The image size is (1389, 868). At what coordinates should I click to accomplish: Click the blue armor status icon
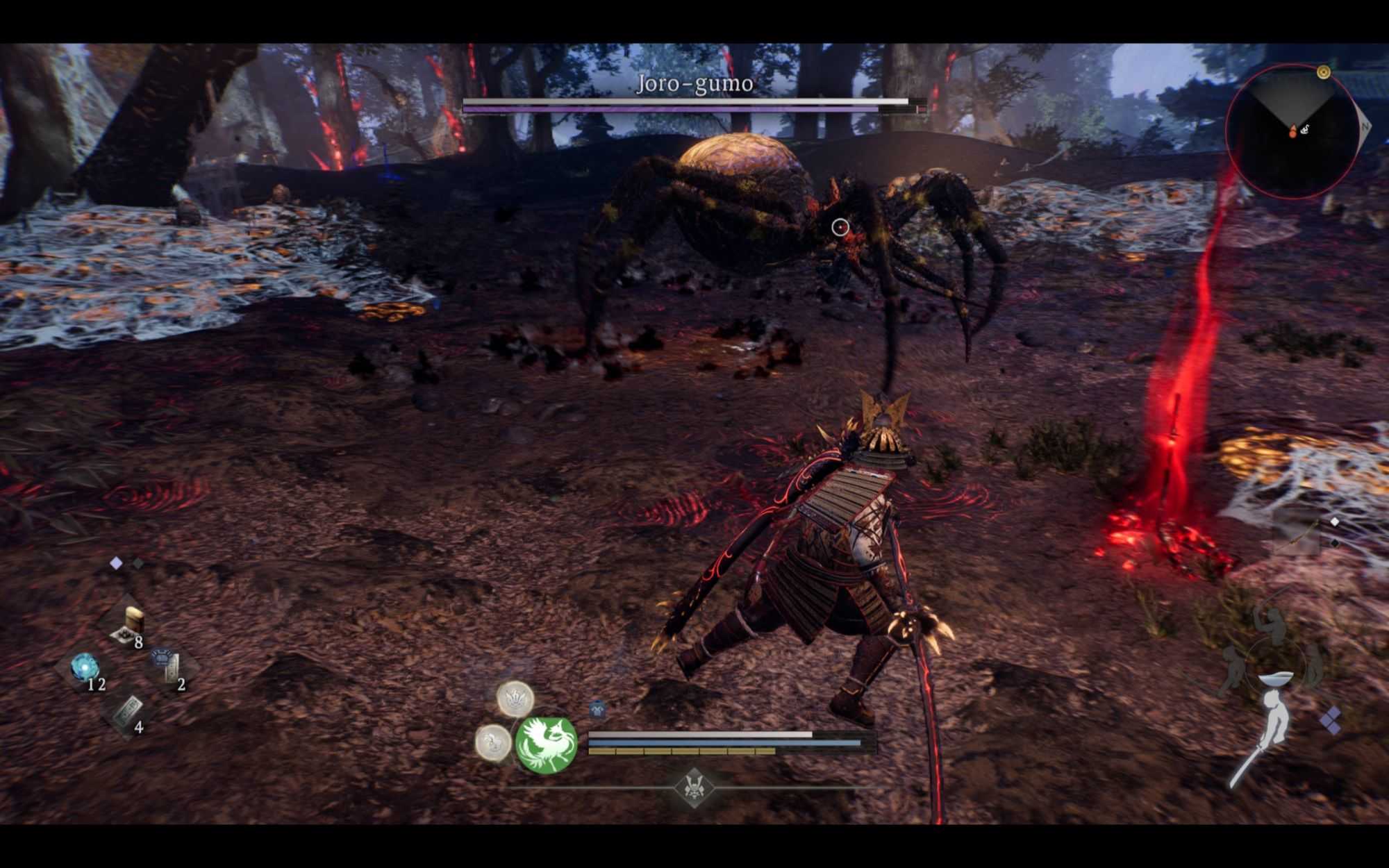coord(597,710)
